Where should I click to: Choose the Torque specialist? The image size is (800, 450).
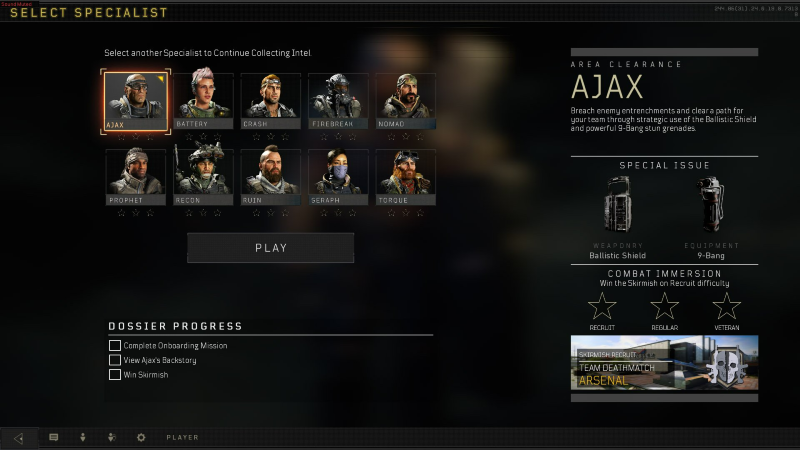[405, 177]
